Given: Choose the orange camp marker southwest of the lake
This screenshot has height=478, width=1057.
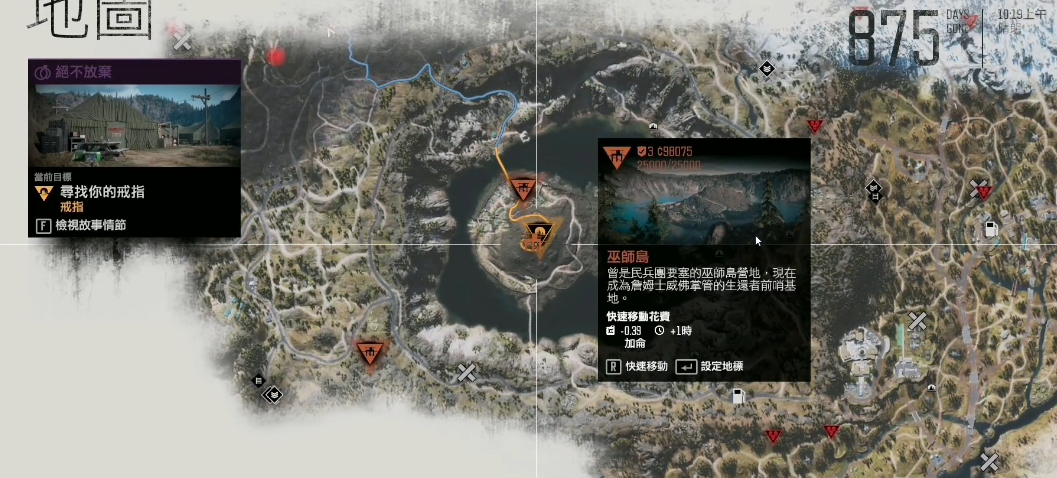Looking at the screenshot, I should click(x=371, y=352).
